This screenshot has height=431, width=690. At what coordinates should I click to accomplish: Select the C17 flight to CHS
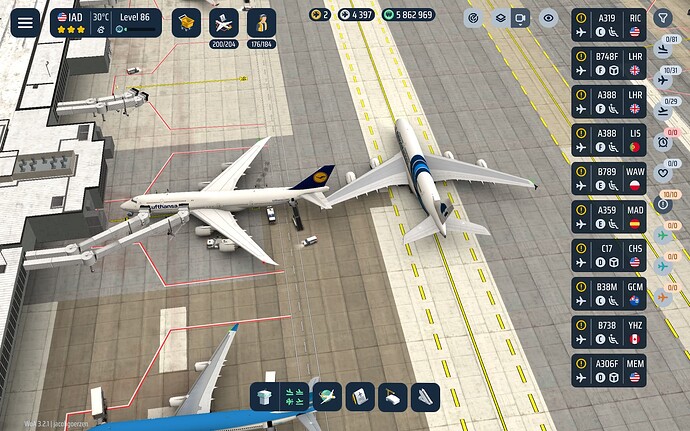click(x=608, y=254)
